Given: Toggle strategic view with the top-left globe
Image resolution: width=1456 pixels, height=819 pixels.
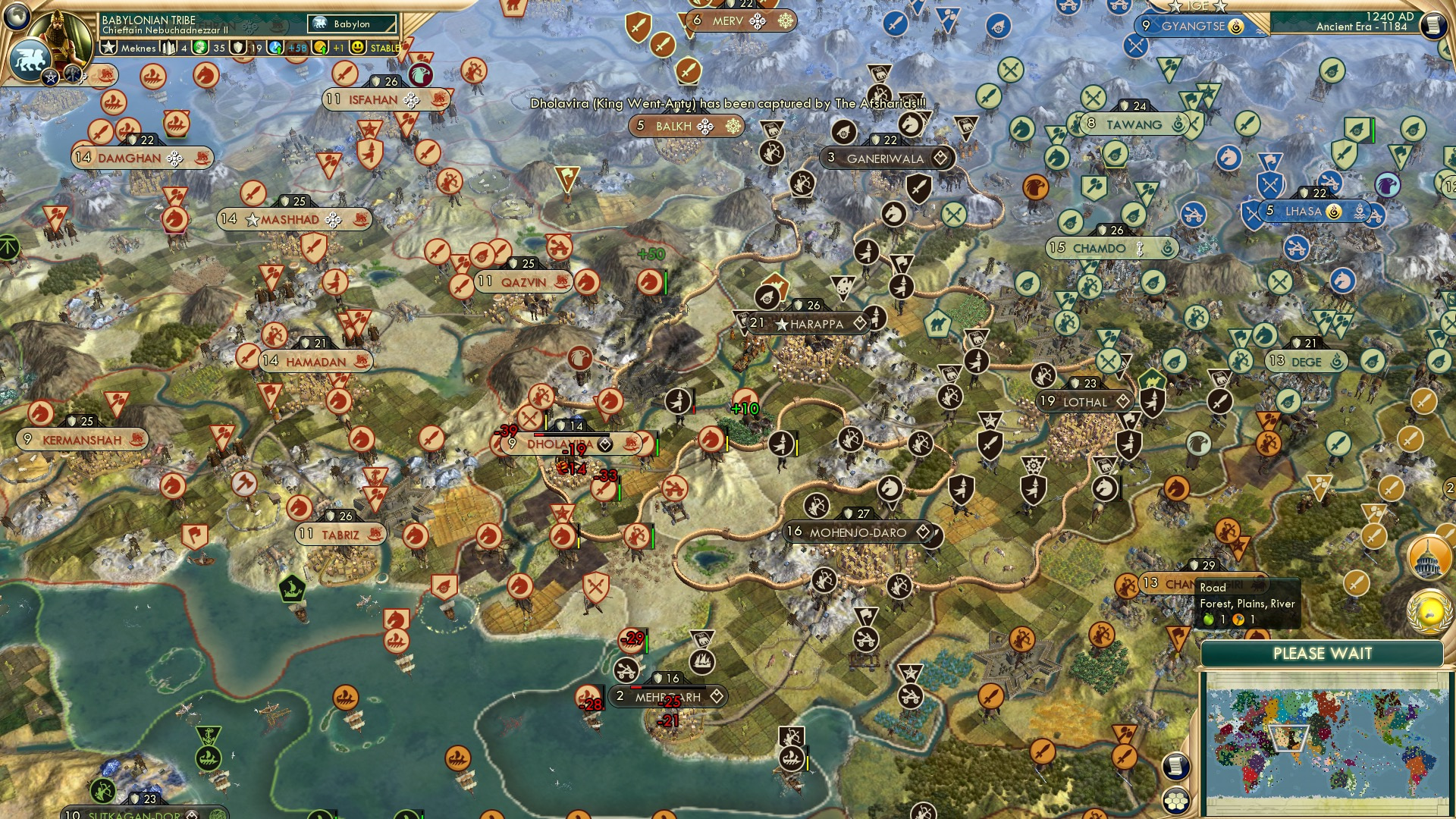Looking at the screenshot, I should click(x=18, y=19).
